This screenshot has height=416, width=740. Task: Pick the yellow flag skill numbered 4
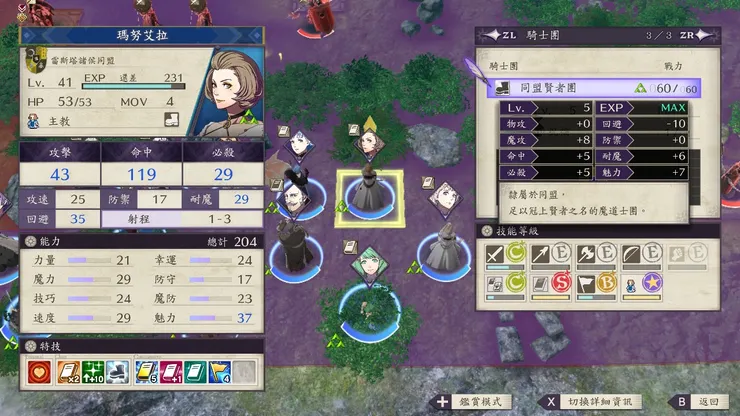[221, 372]
